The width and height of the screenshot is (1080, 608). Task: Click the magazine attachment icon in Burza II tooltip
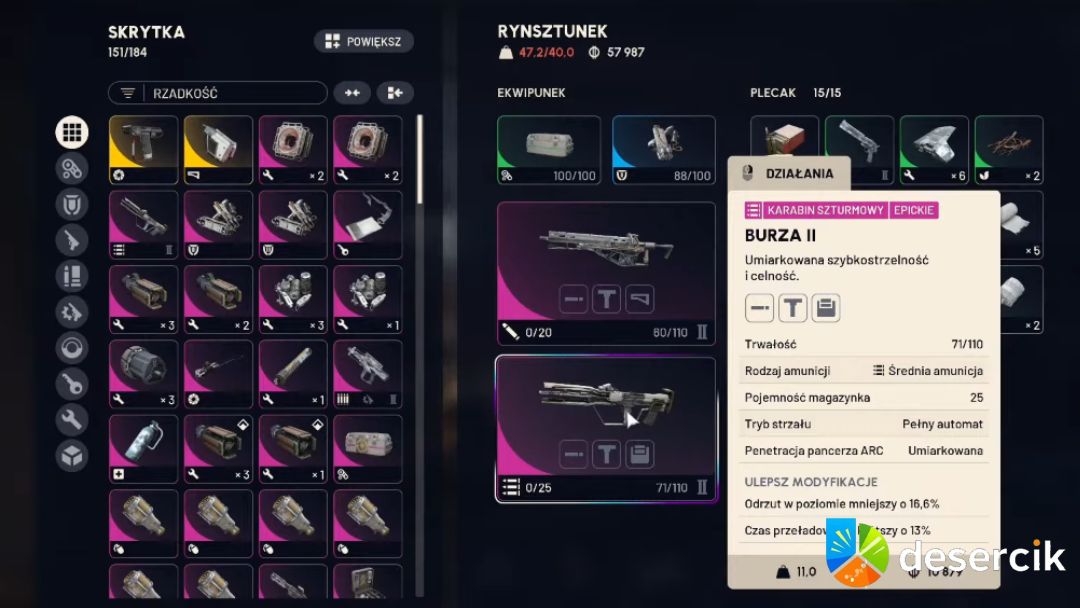(x=825, y=308)
